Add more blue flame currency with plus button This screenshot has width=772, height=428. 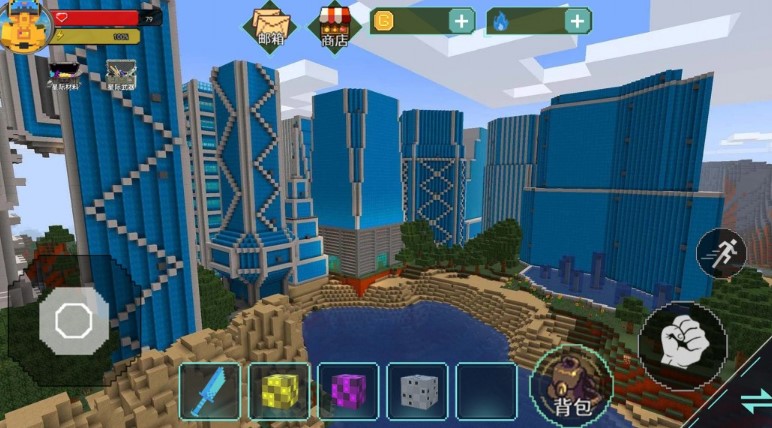tap(577, 21)
